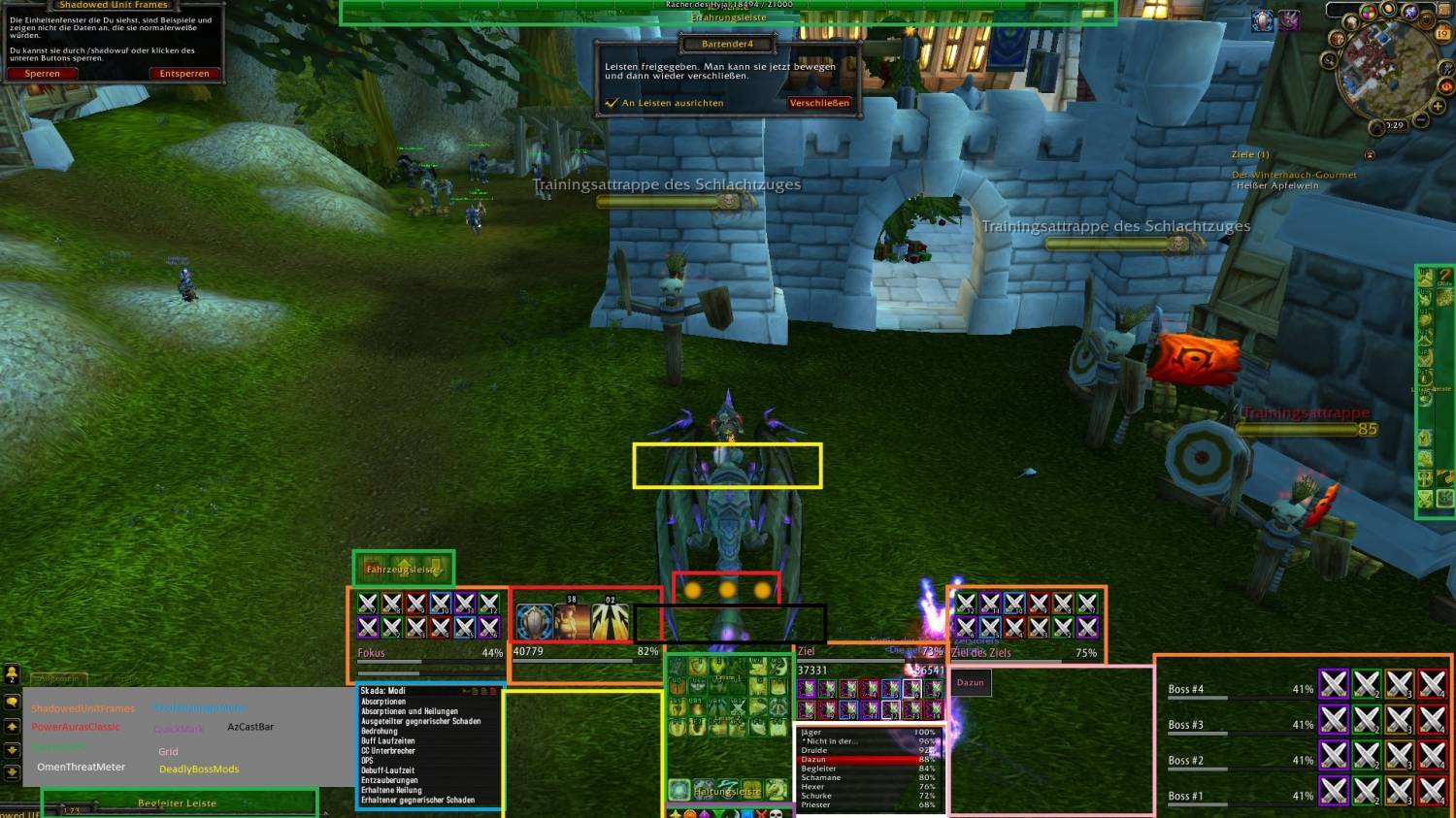Click the Entsperren button
1456x818 pixels.
(184, 74)
